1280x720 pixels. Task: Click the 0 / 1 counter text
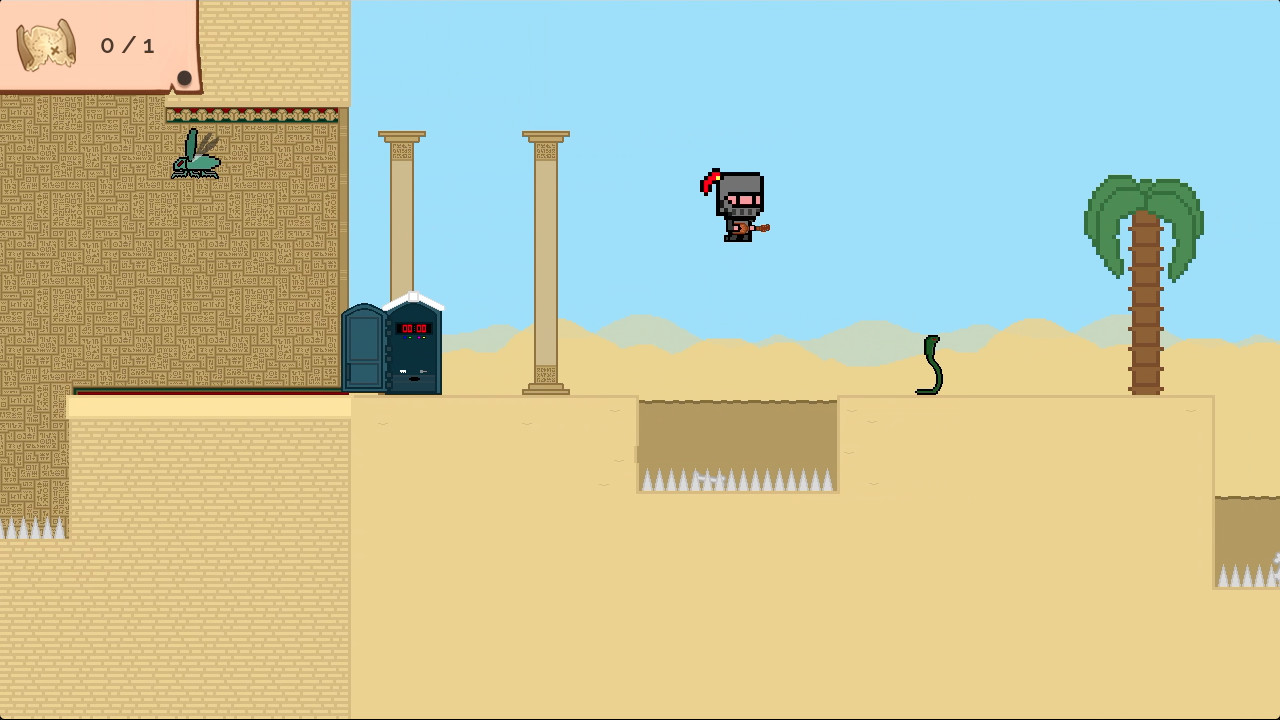click(126, 45)
